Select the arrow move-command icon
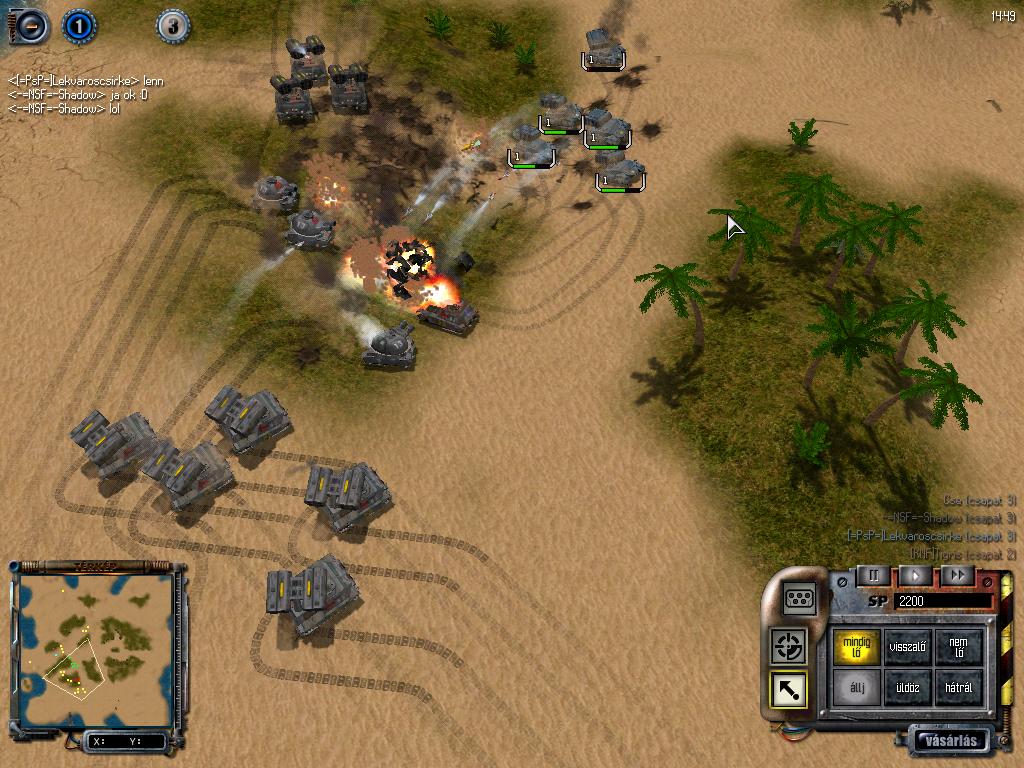The height and width of the screenshot is (768, 1024). coord(789,689)
